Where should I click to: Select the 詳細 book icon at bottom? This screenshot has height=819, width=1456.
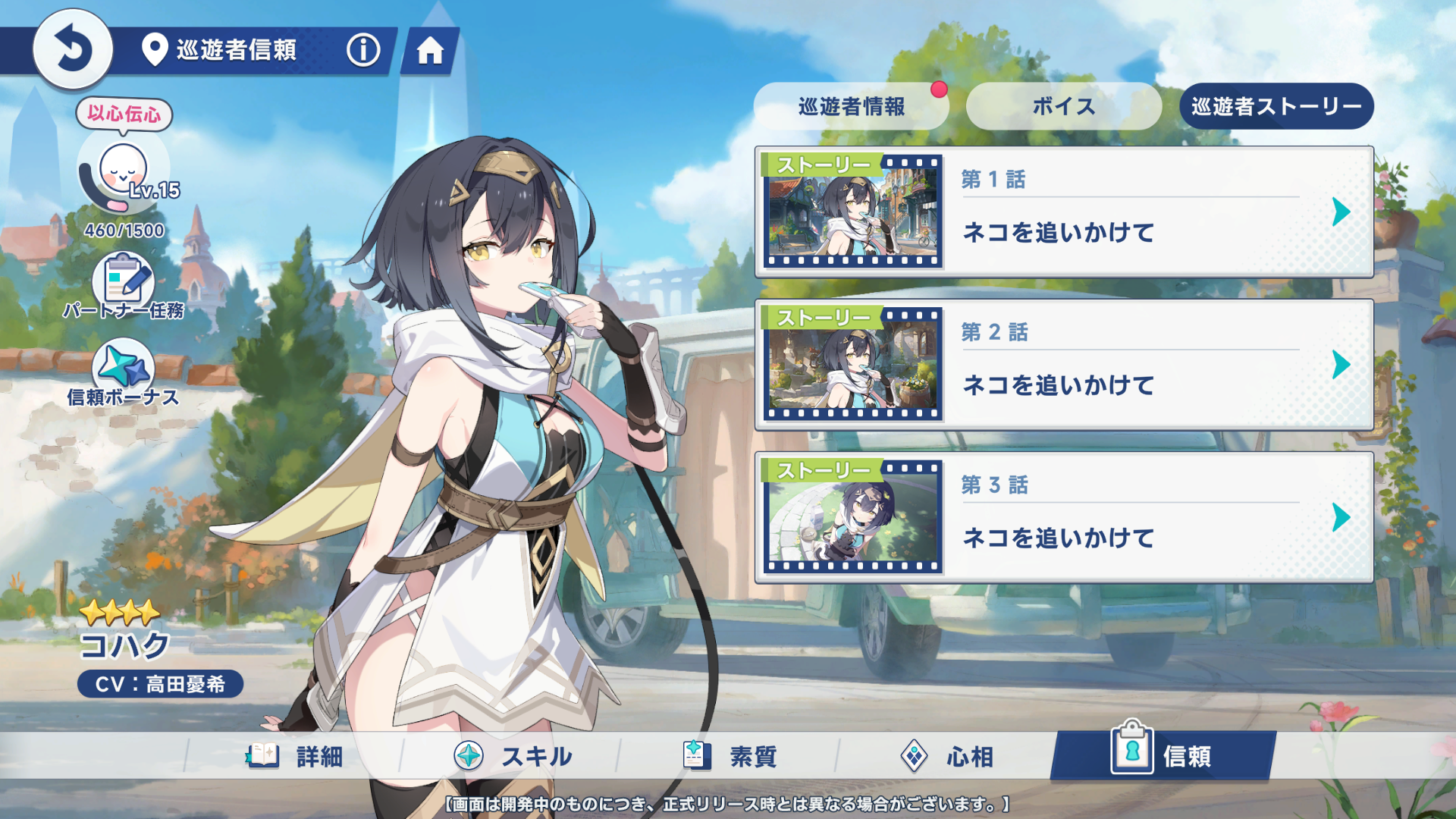(262, 755)
